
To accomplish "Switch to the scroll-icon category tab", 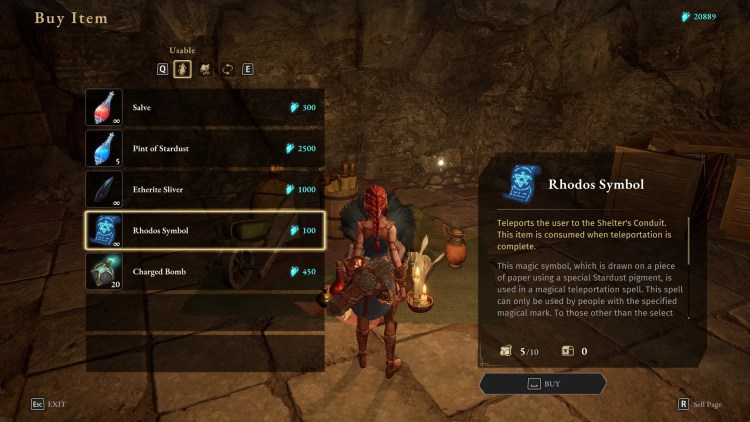I will [205, 69].
